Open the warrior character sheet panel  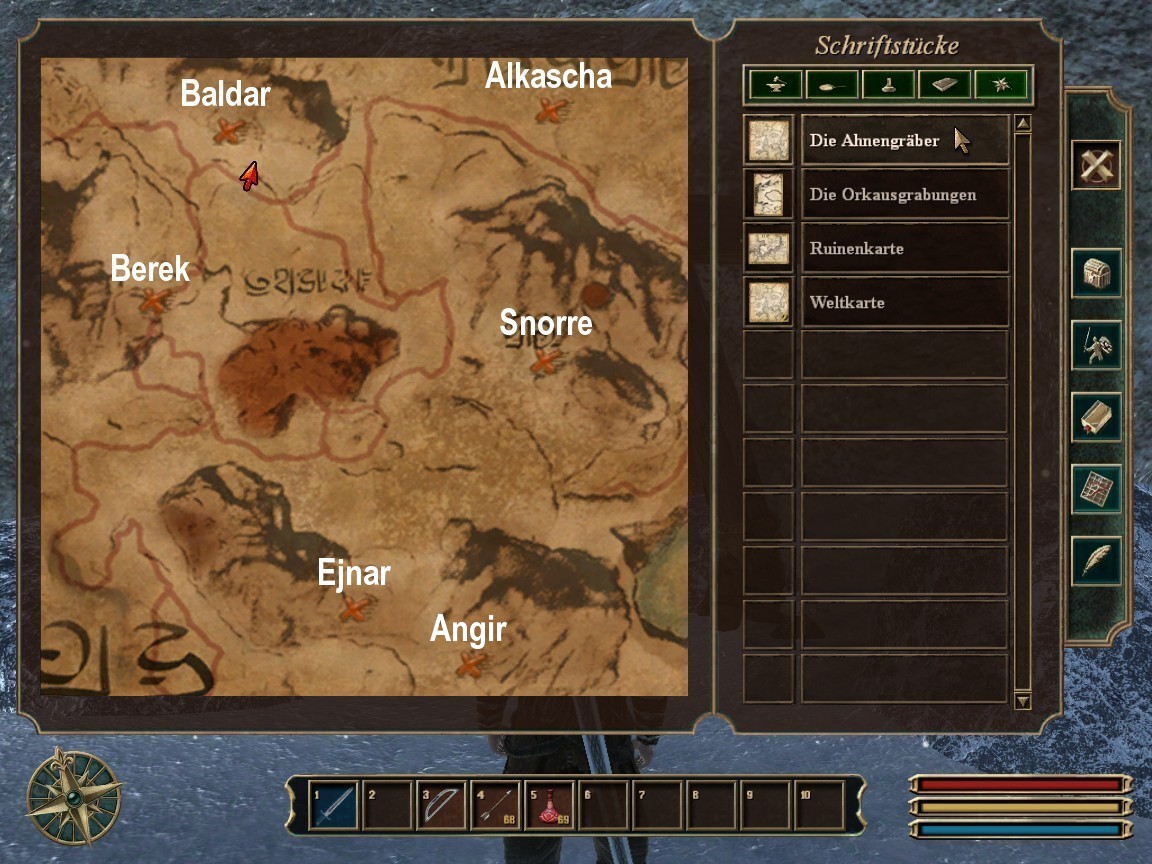click(1096, 345)
